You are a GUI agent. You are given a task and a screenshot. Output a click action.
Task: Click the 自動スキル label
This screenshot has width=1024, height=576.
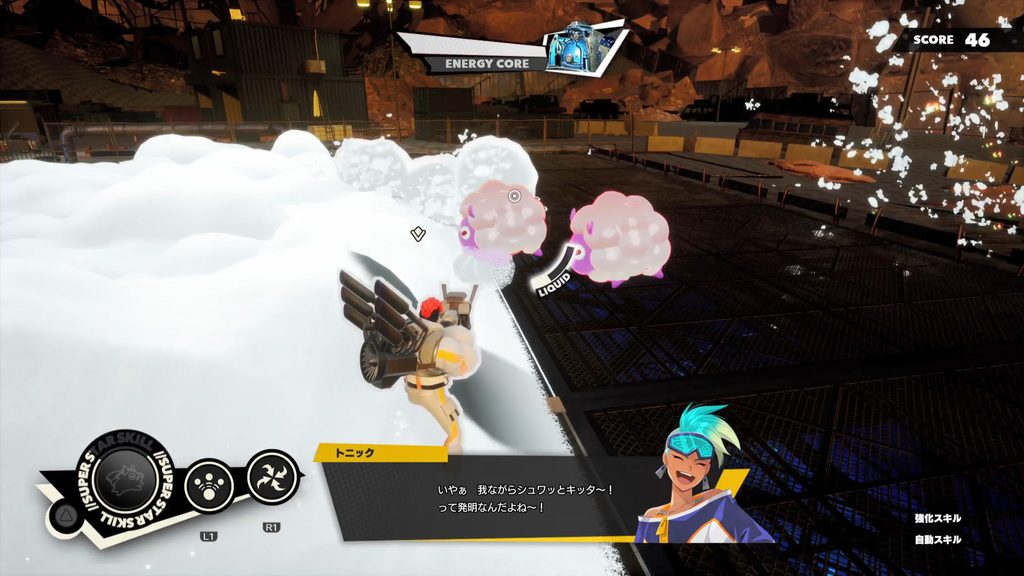(937, 540)
